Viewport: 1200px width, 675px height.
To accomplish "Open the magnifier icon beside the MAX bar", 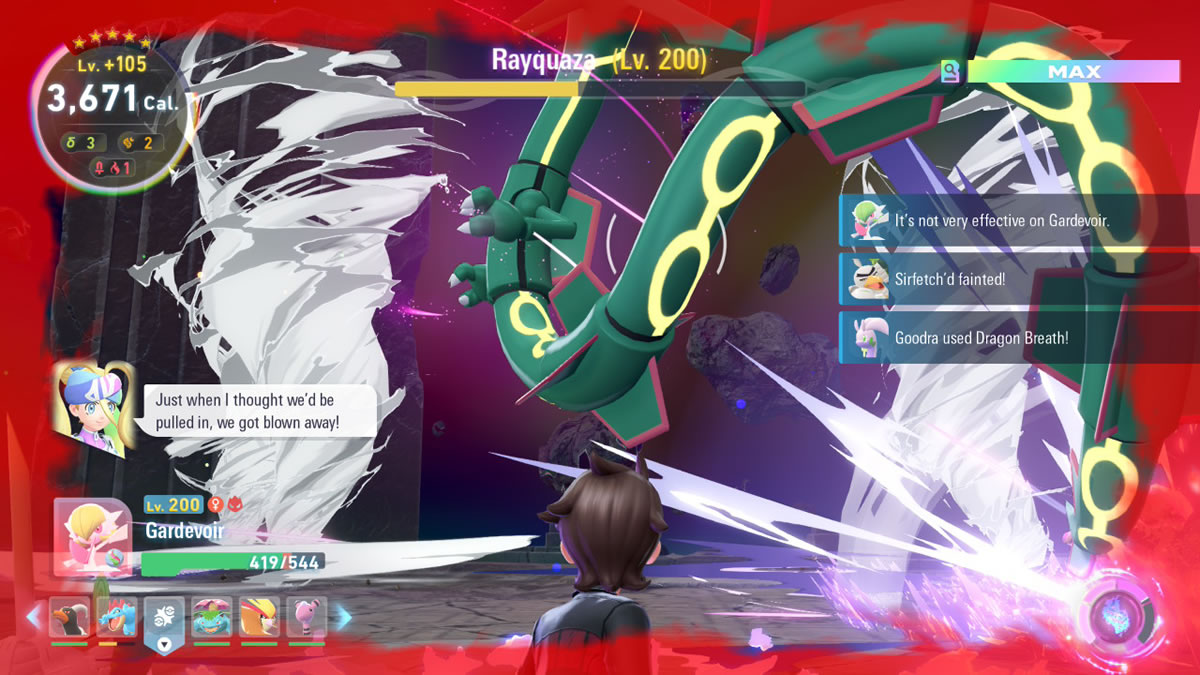I will pos(949,72).
